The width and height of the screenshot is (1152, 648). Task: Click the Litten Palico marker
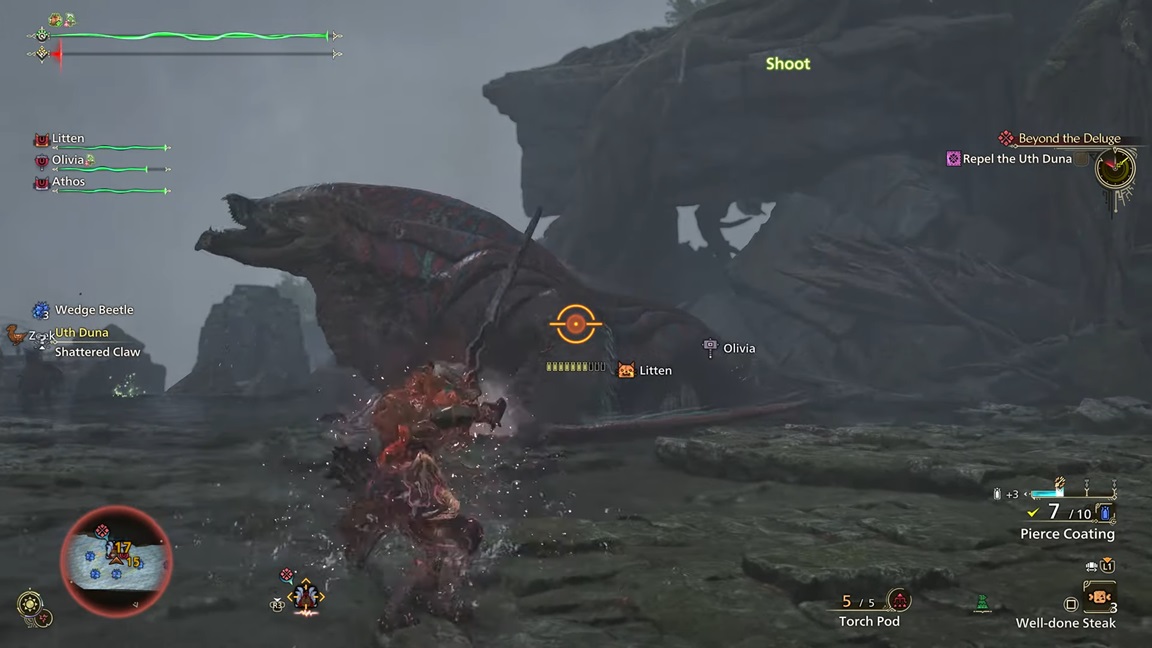627,371
